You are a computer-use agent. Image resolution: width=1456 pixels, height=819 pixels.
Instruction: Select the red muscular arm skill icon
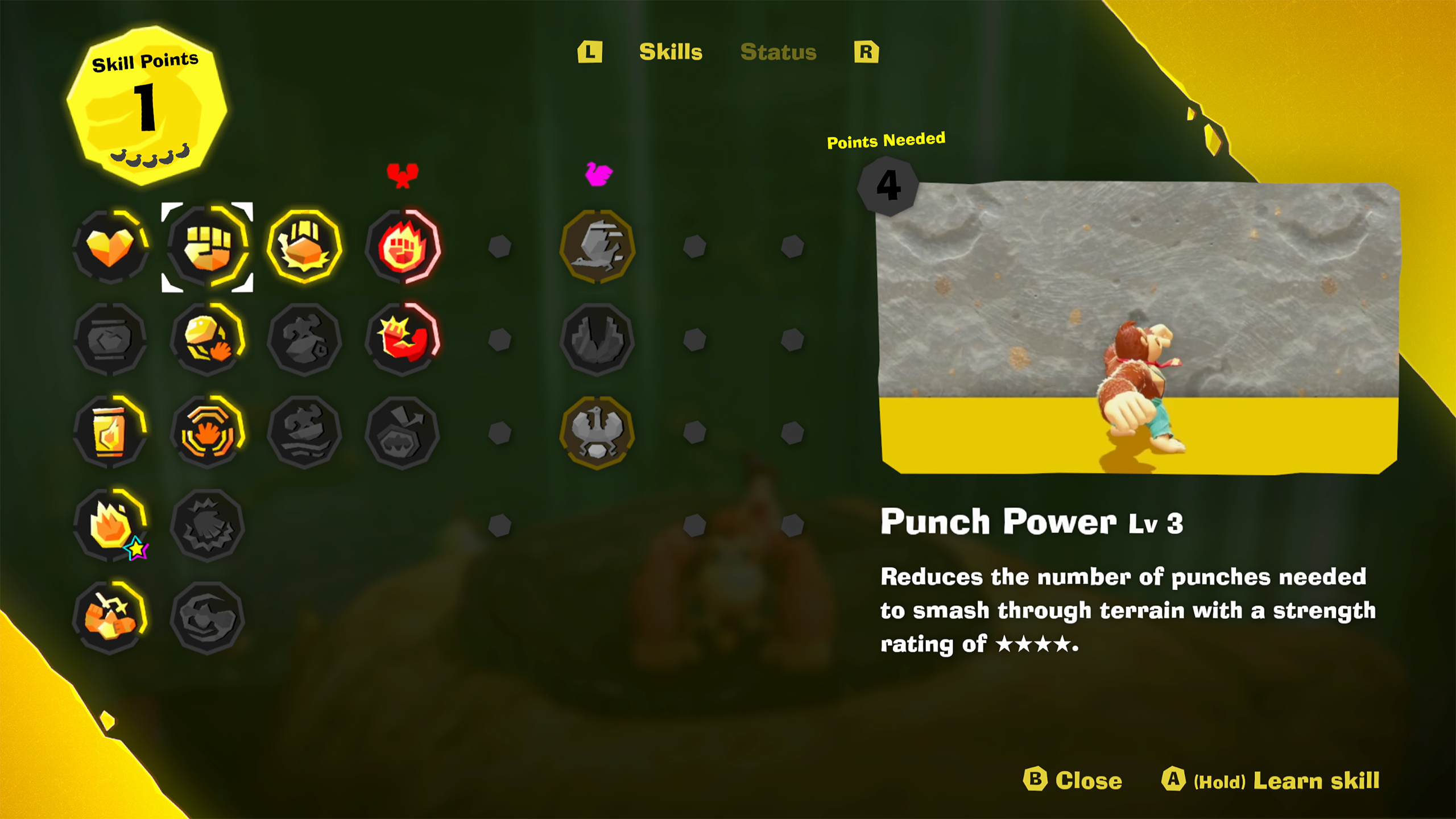(403, 341)
